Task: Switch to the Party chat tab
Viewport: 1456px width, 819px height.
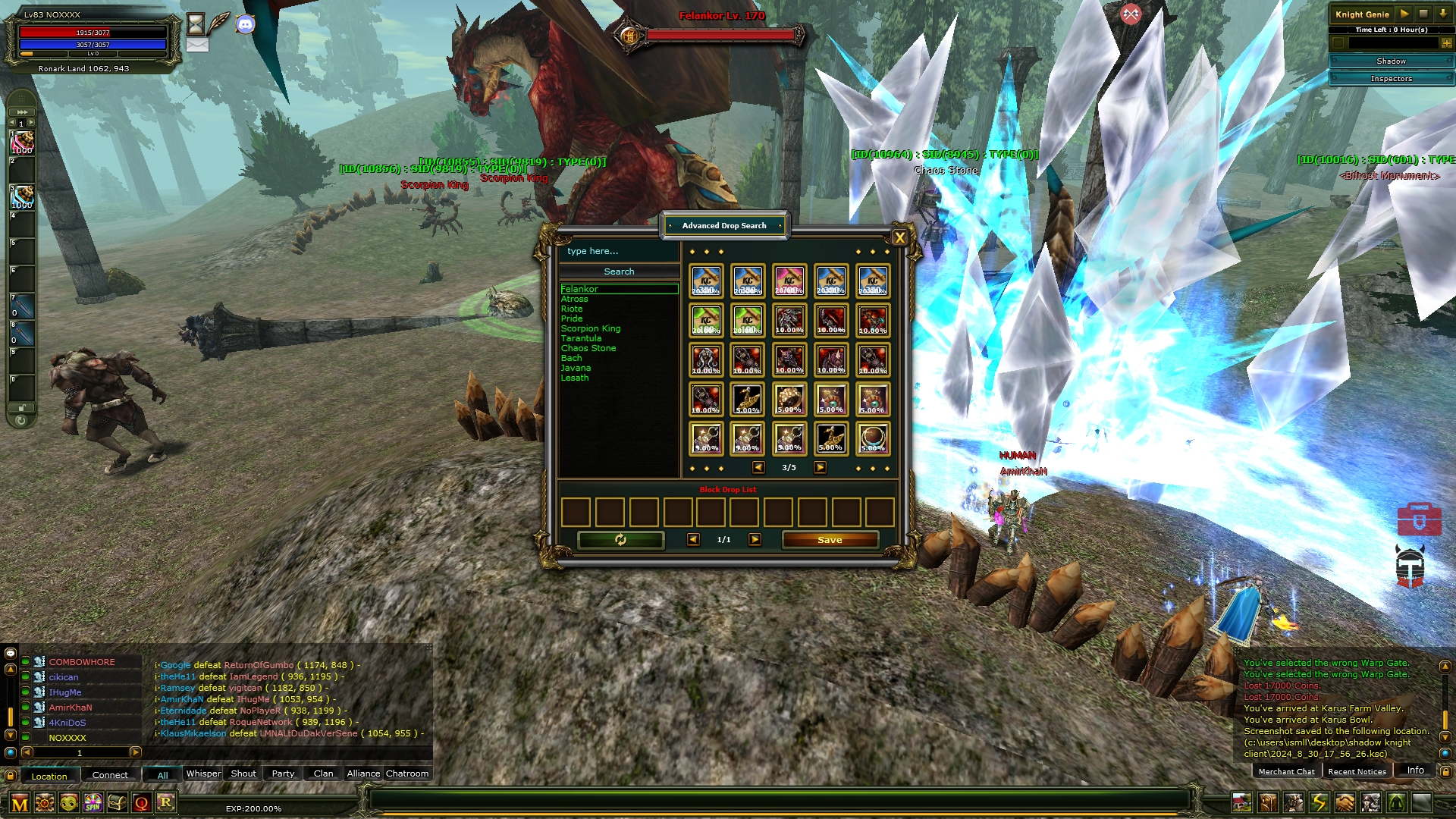Action: pos(283,773)
